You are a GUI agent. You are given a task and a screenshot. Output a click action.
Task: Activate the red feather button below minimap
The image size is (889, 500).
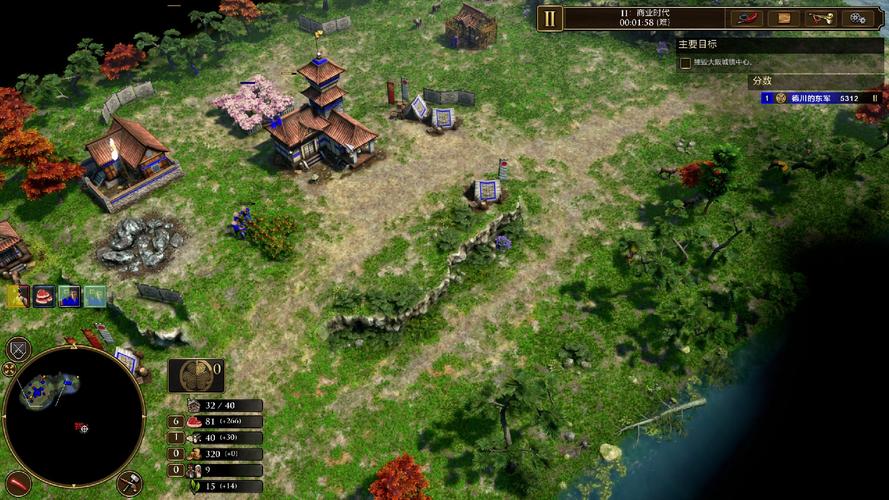[18, 482]
